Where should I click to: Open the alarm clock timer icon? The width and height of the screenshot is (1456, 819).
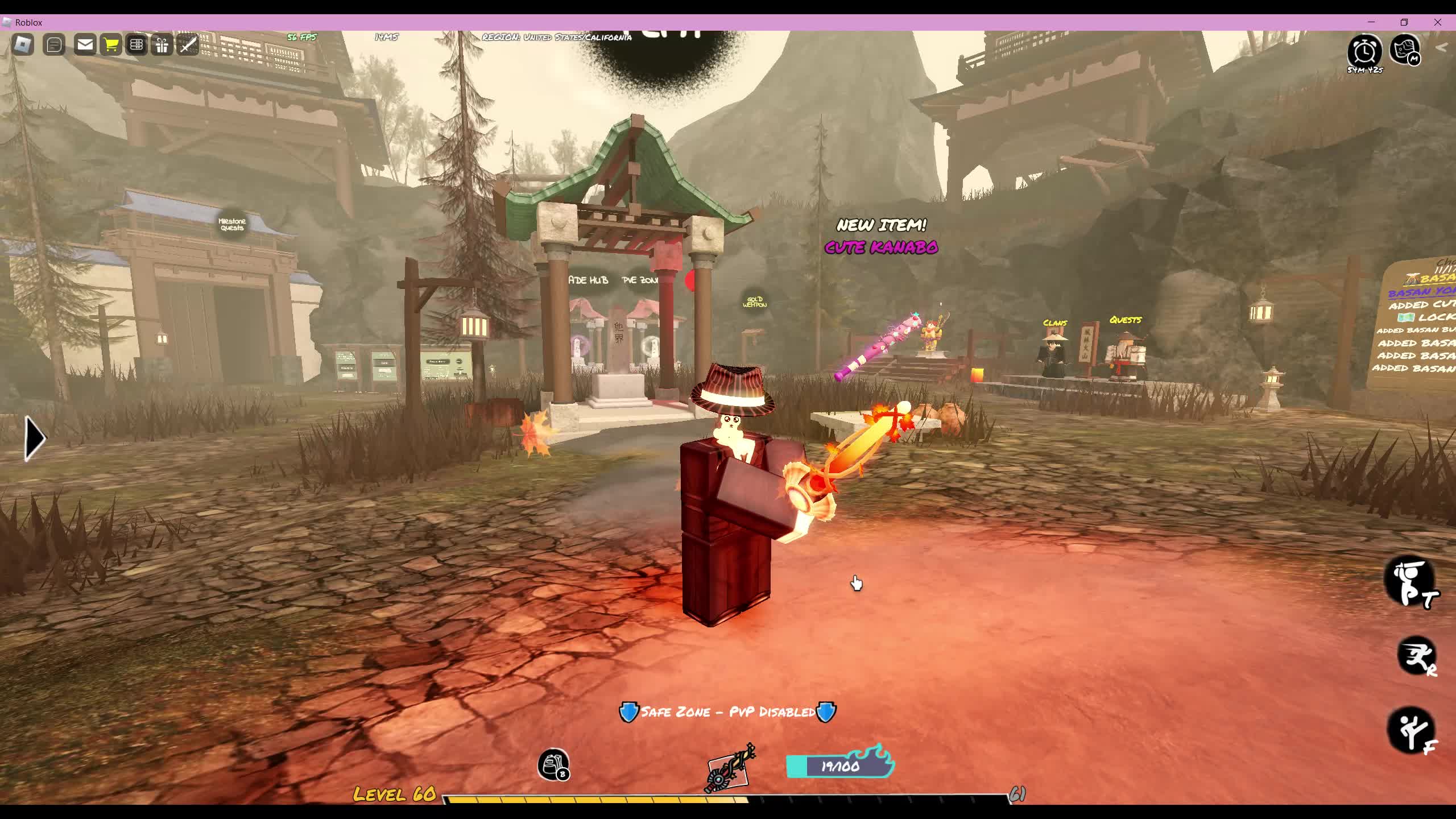pos(1364,52)
